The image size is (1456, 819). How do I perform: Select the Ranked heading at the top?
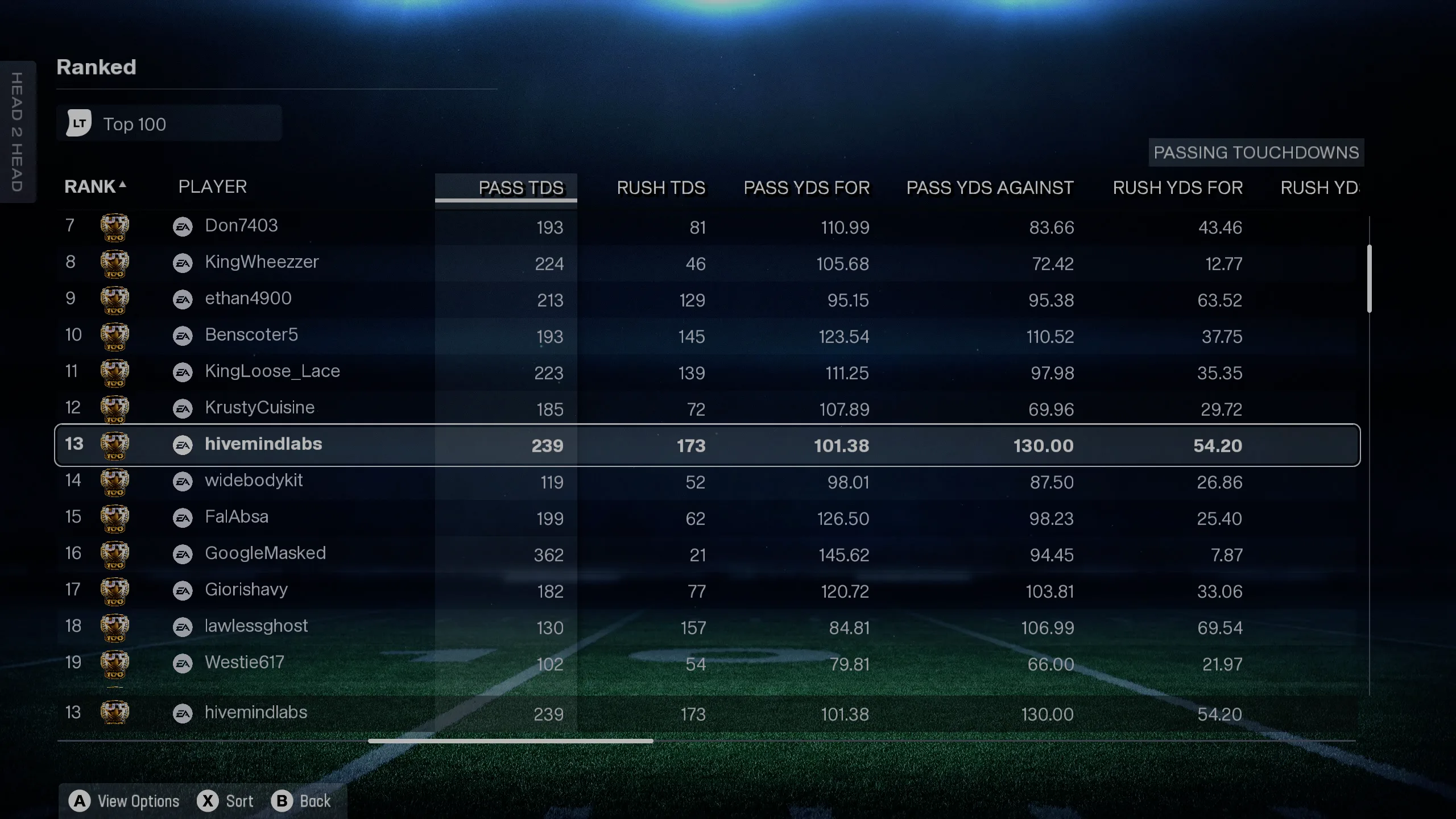pyautogui.click(x=96, y=67)
